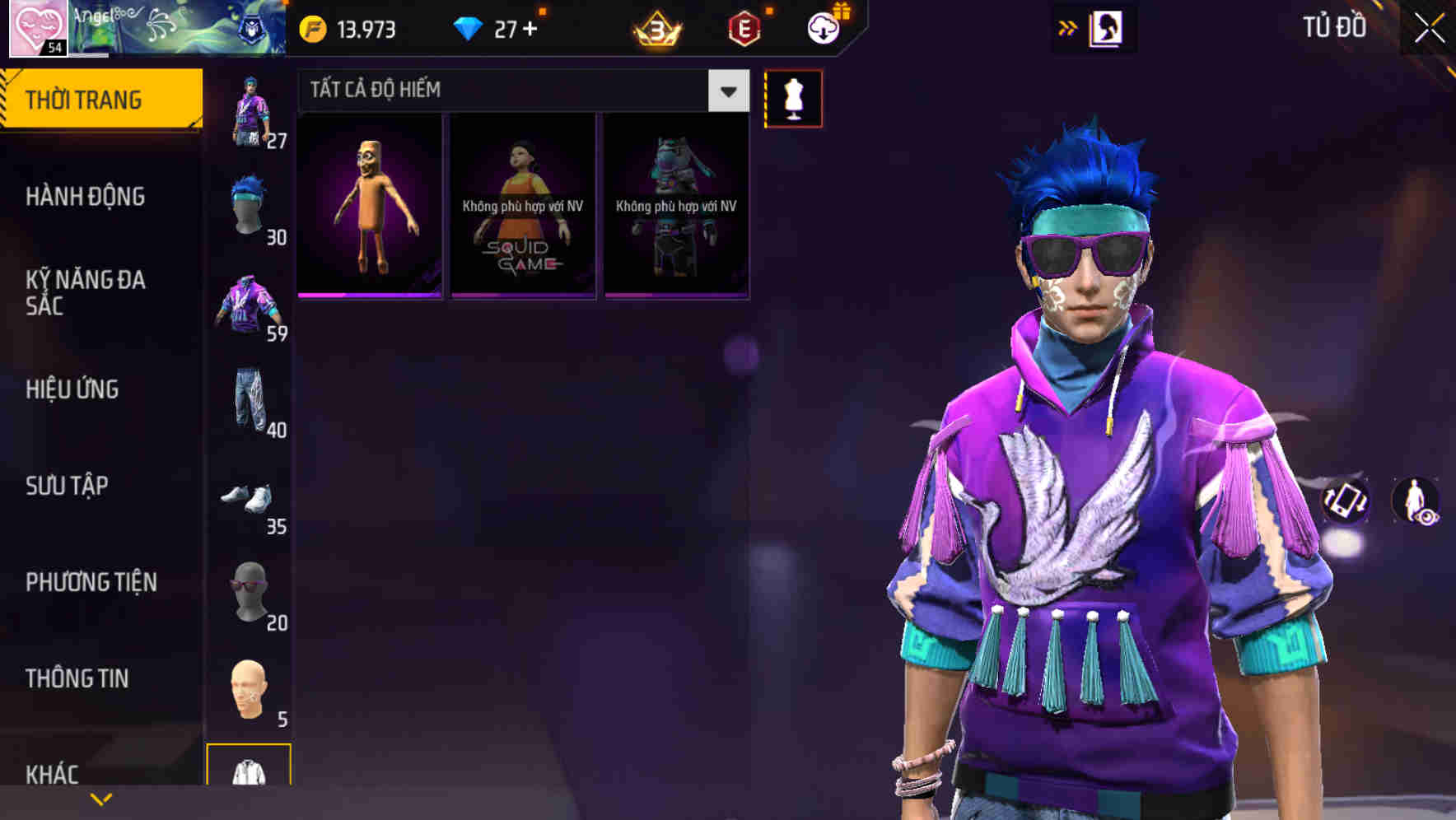Open the red E badge icon

tap(744, 27)
